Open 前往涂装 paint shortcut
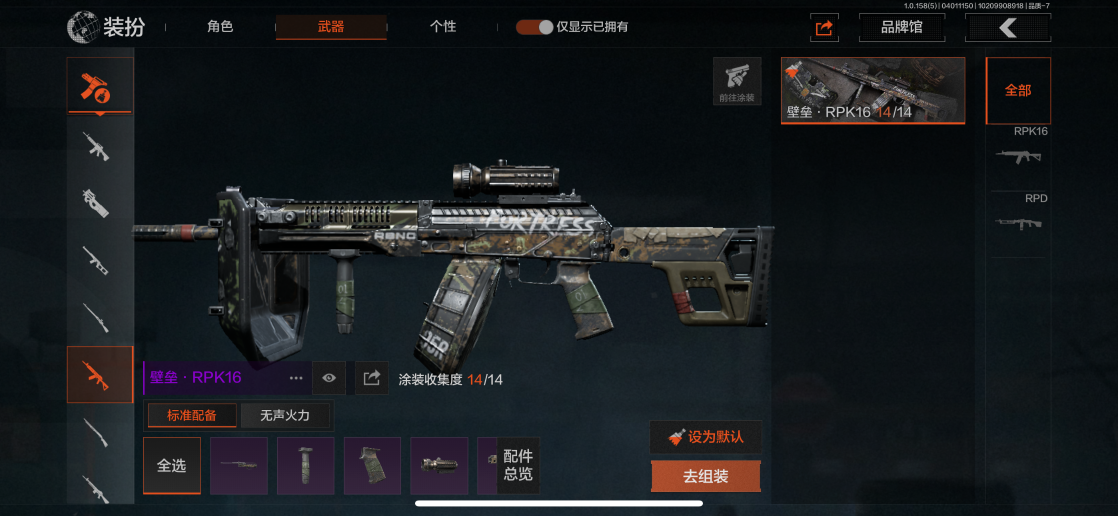This screenshot has width=1118, height=516. tap(737, 82)
